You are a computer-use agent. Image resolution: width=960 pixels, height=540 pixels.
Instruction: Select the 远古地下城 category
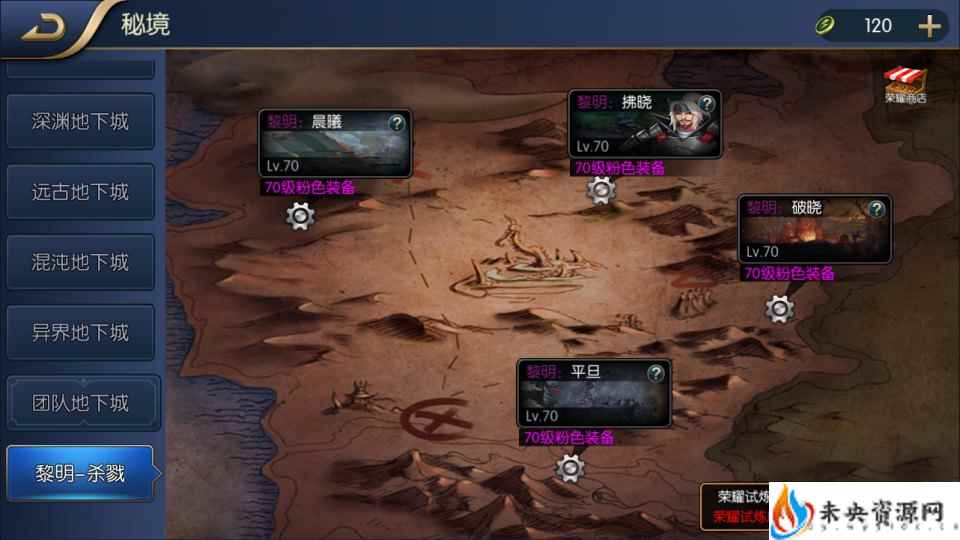[x=80, y=192]
